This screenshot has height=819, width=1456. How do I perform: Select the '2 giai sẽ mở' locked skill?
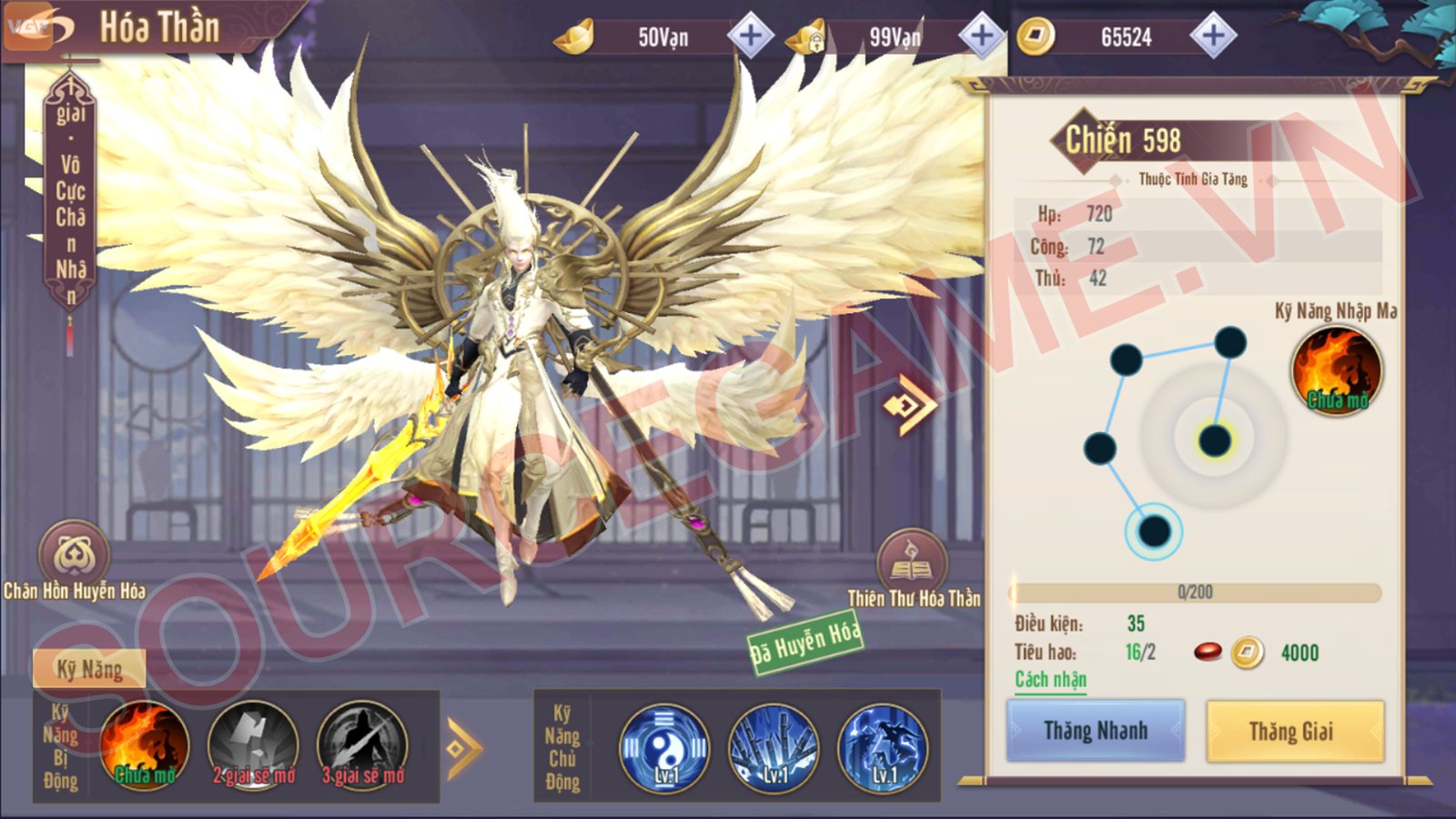(x=253, y=746)
